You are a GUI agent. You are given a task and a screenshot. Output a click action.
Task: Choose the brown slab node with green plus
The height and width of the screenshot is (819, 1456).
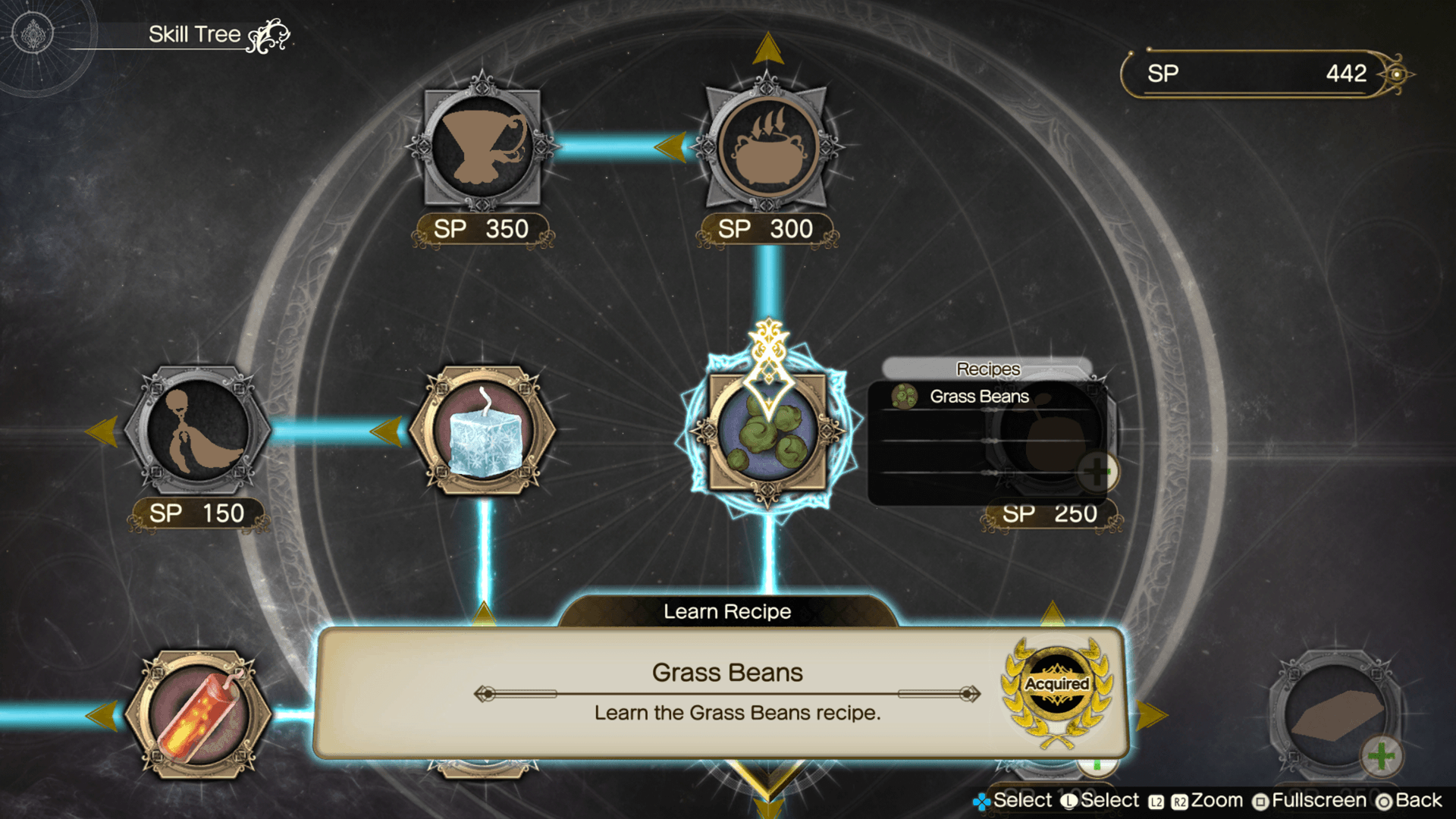[1336, 715]
